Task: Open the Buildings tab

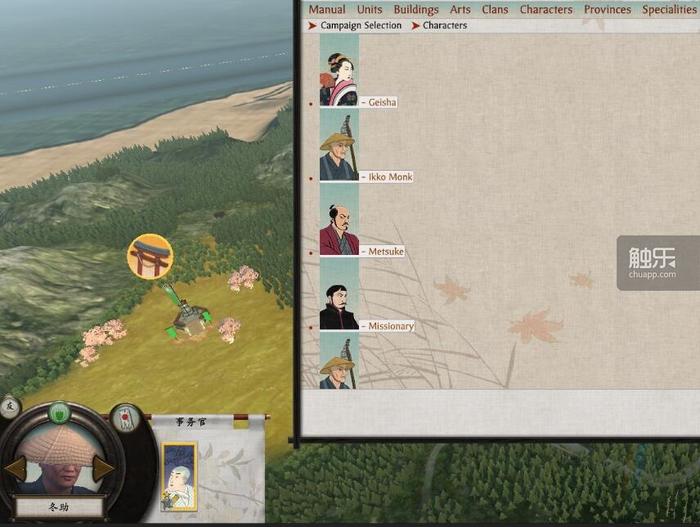Action: click(416, 10)
